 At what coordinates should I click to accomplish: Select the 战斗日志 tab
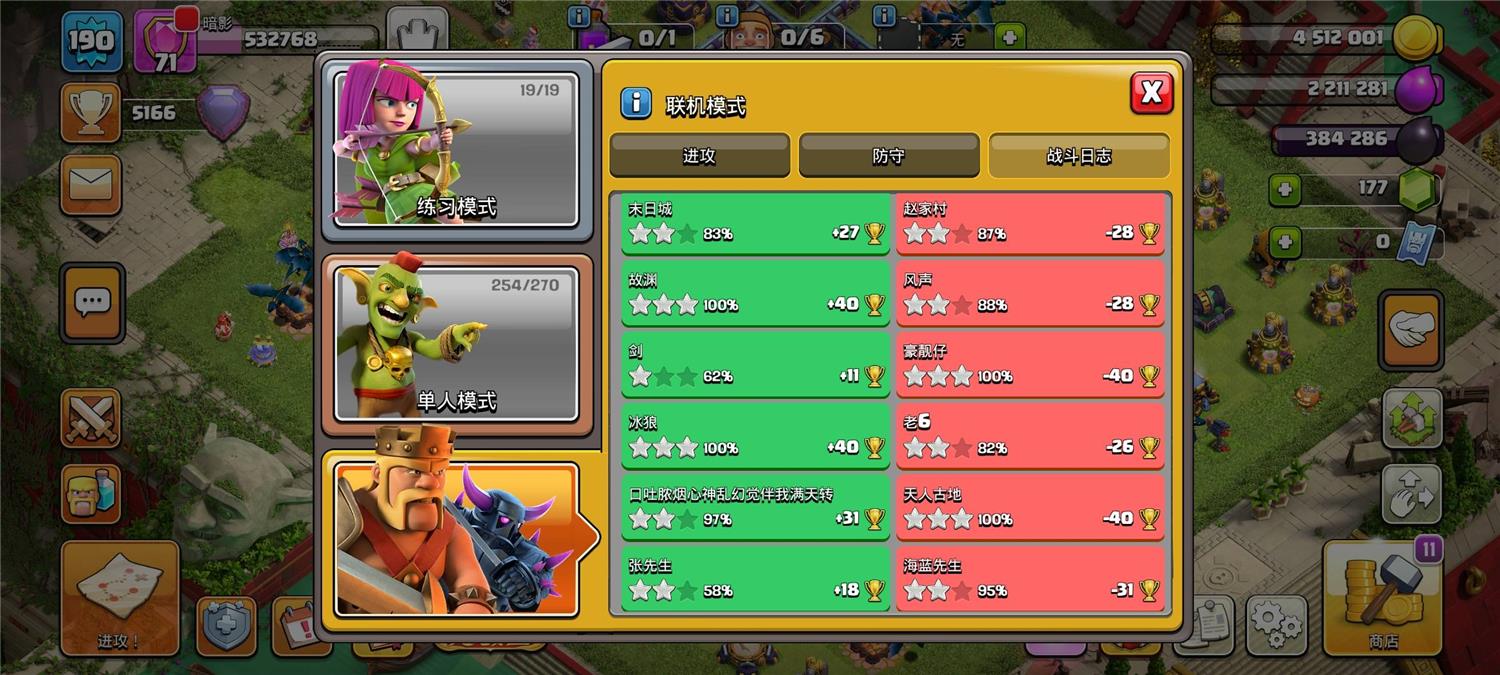click(1078, 156)
